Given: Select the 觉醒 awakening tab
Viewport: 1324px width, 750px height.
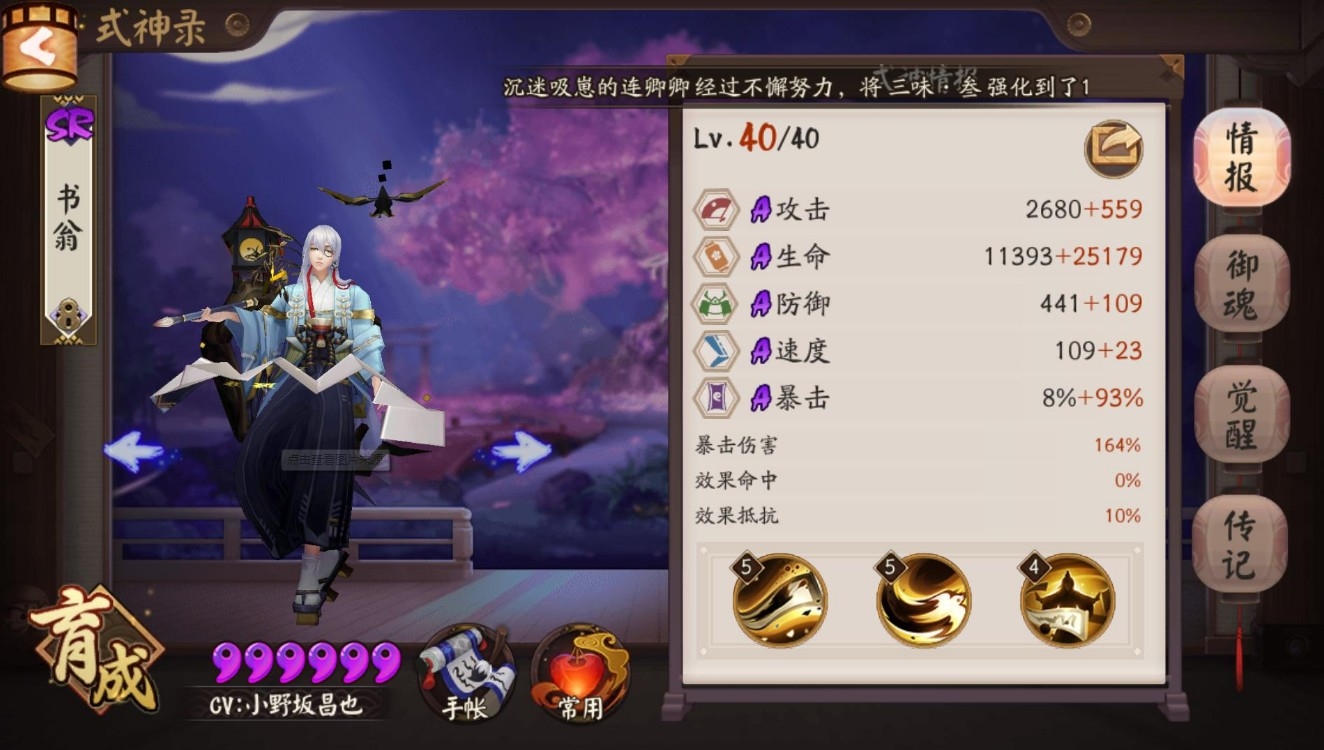Looking at the screenshot, I should coord(1241,414).
